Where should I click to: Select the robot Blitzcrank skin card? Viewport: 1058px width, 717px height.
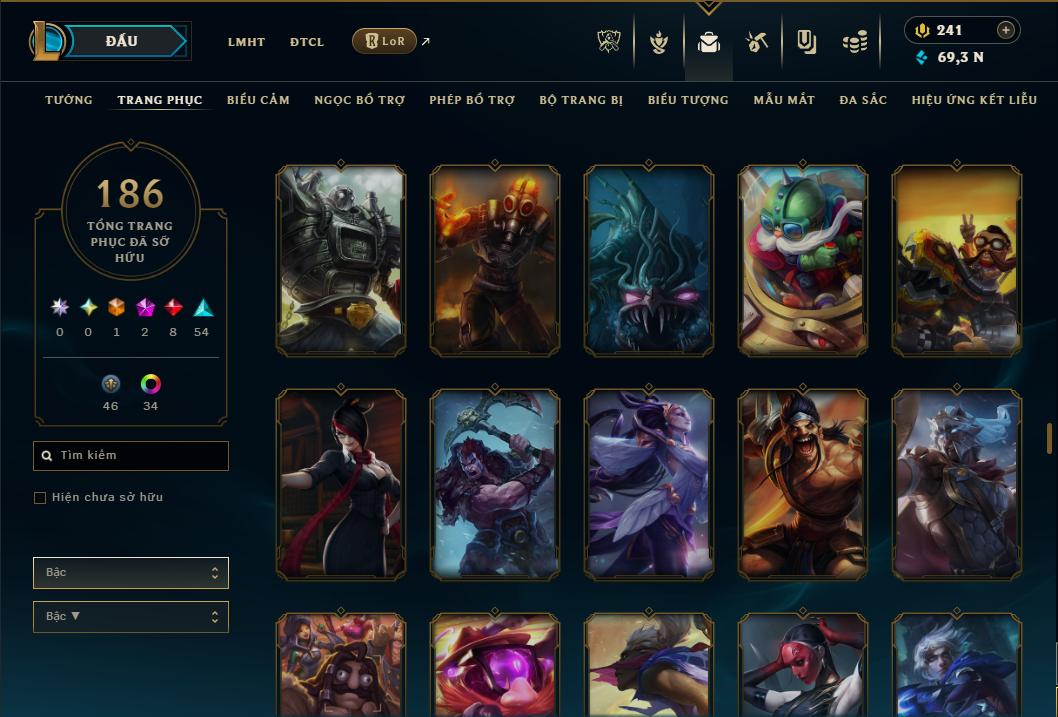click(341, 260)
